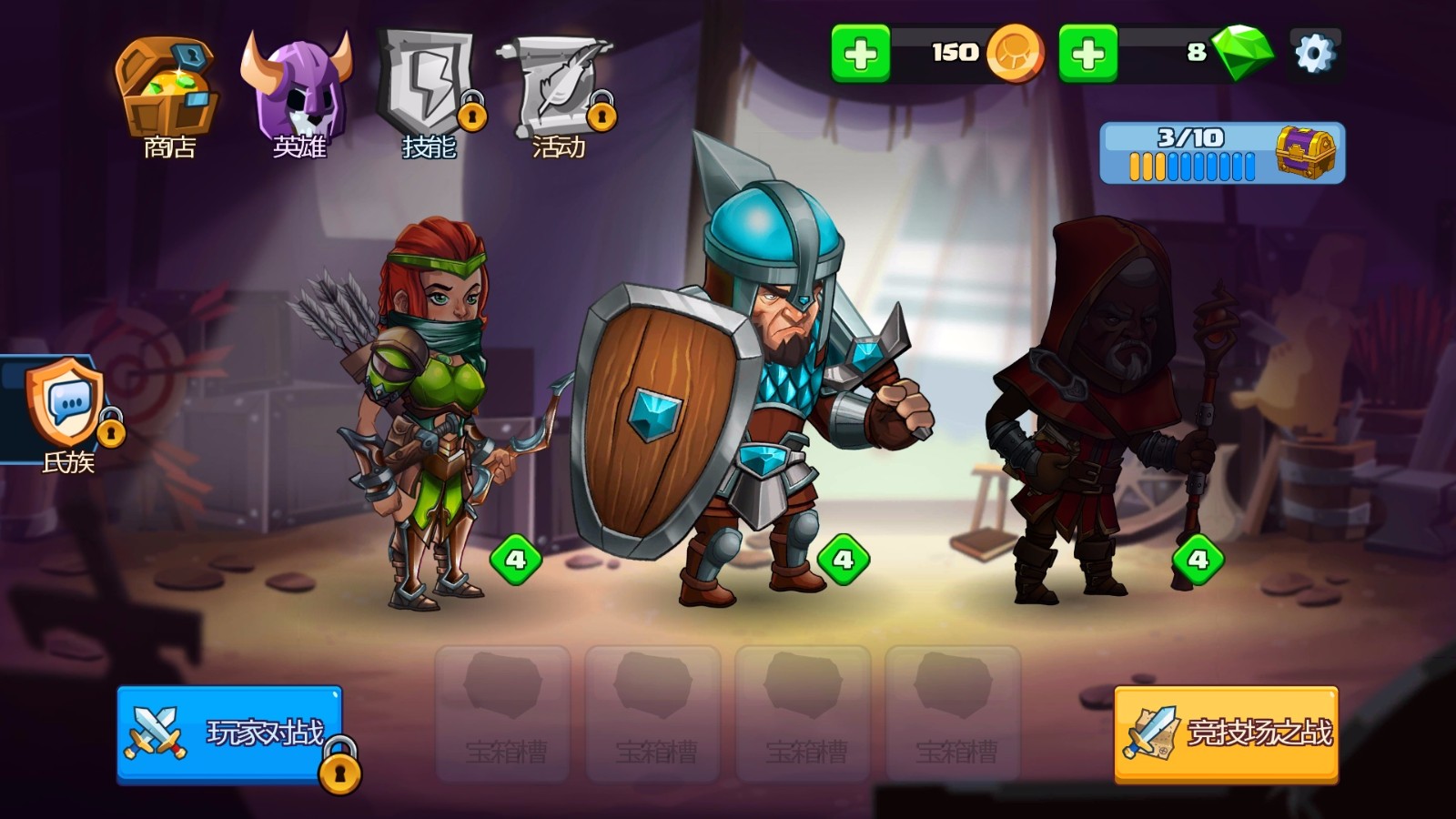The image size is (1456, 819).
Task: Open settings via the gear icon
Action: tap(1314, 54)
